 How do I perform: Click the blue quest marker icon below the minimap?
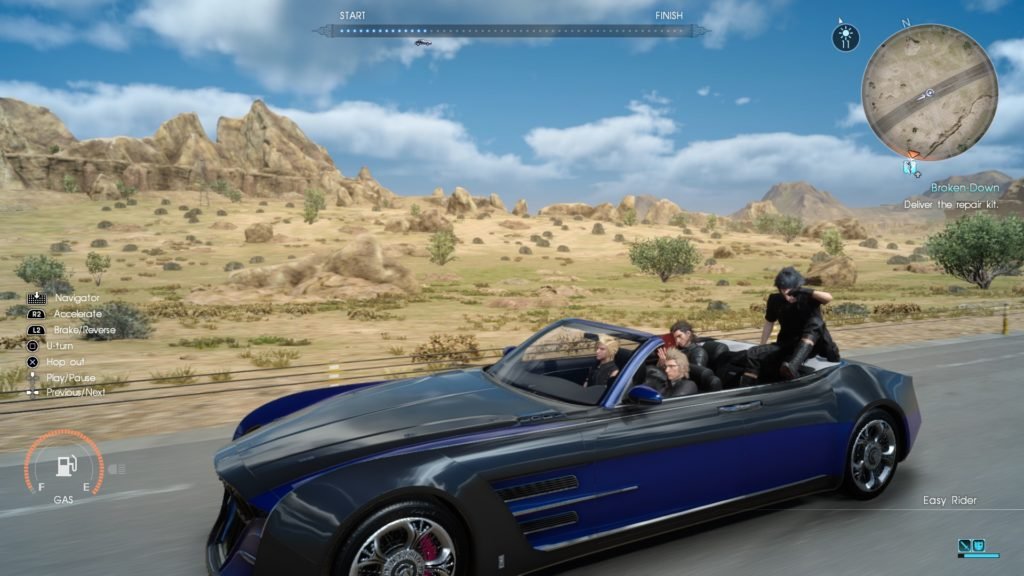[911, 169]
